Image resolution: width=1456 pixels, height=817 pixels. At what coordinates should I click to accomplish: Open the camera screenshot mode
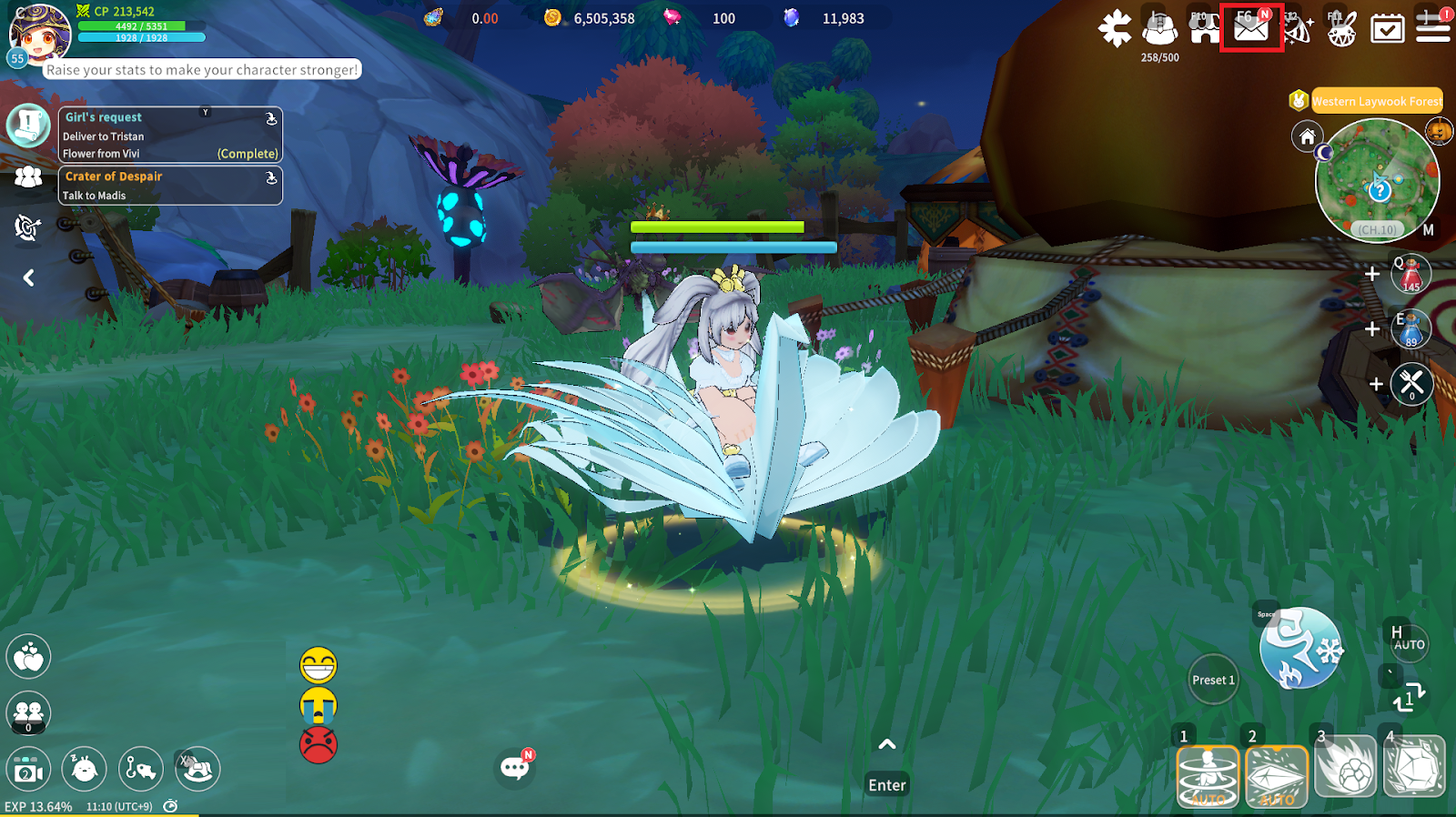(28, 771)
